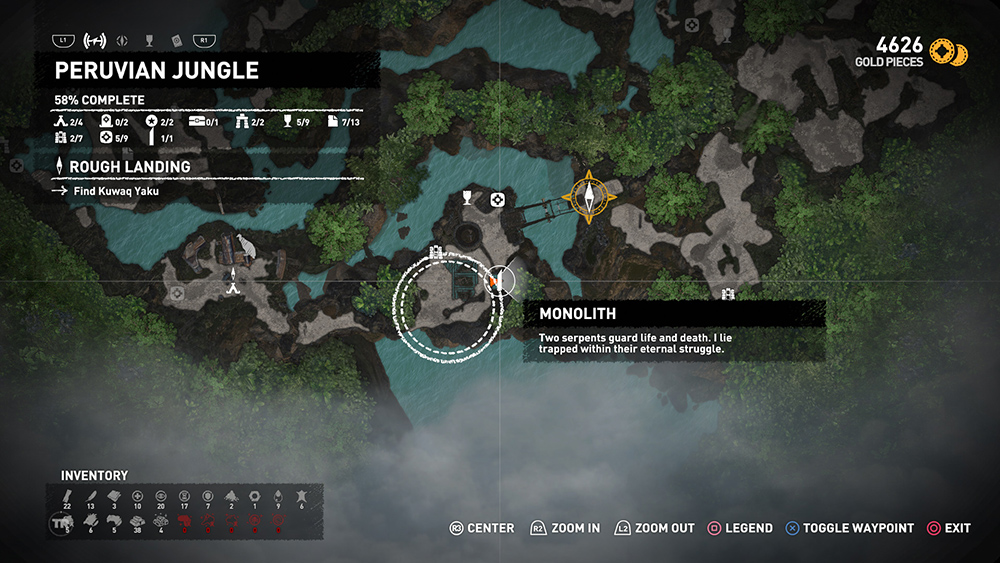Open the document card tab at top
This screenshot has width=1000, height=563.
tap(176, 41)
